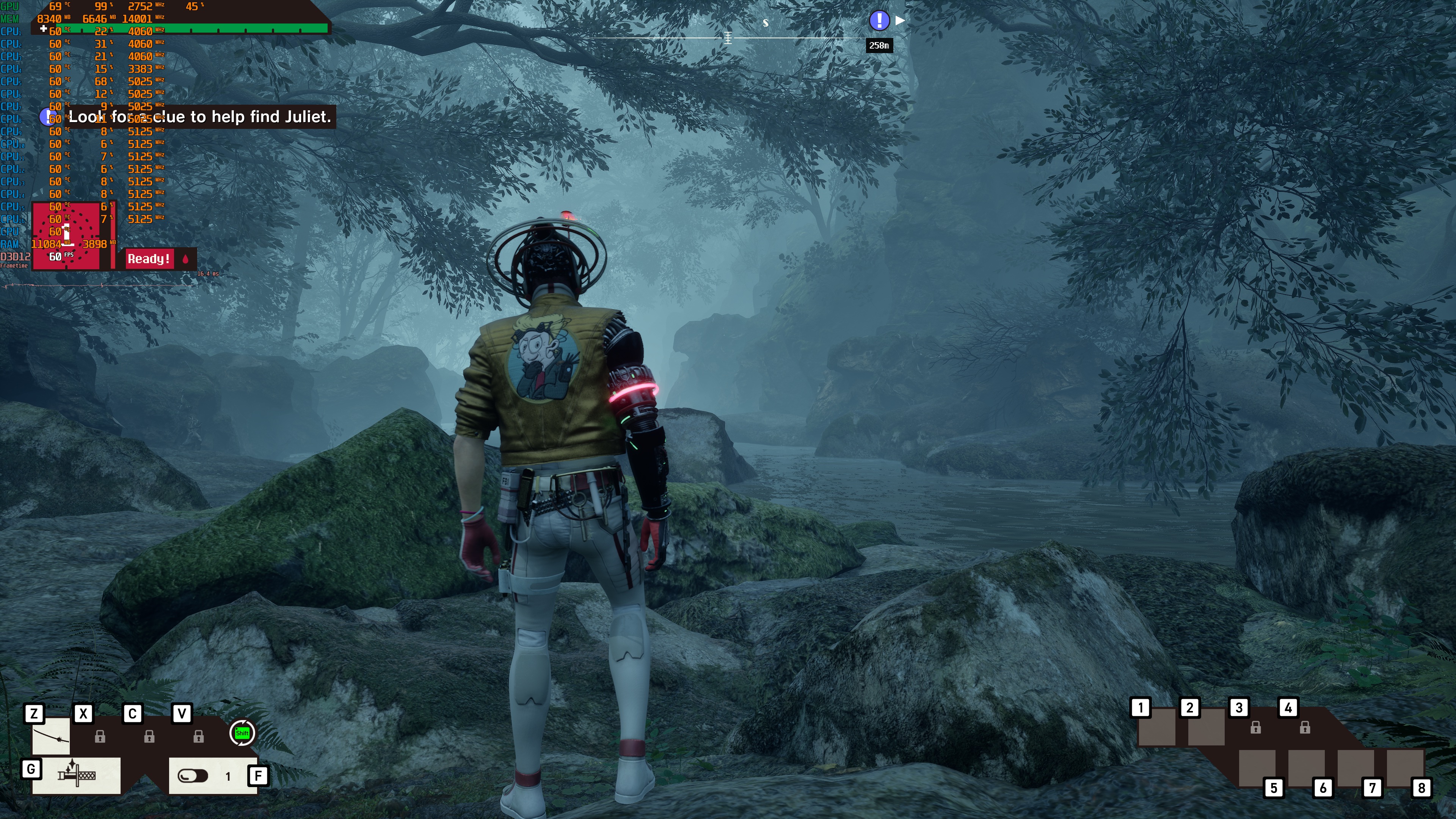1456x819 pixels.
Task: Click the locked weapon slot labeled X
Action: pos(100,736)
